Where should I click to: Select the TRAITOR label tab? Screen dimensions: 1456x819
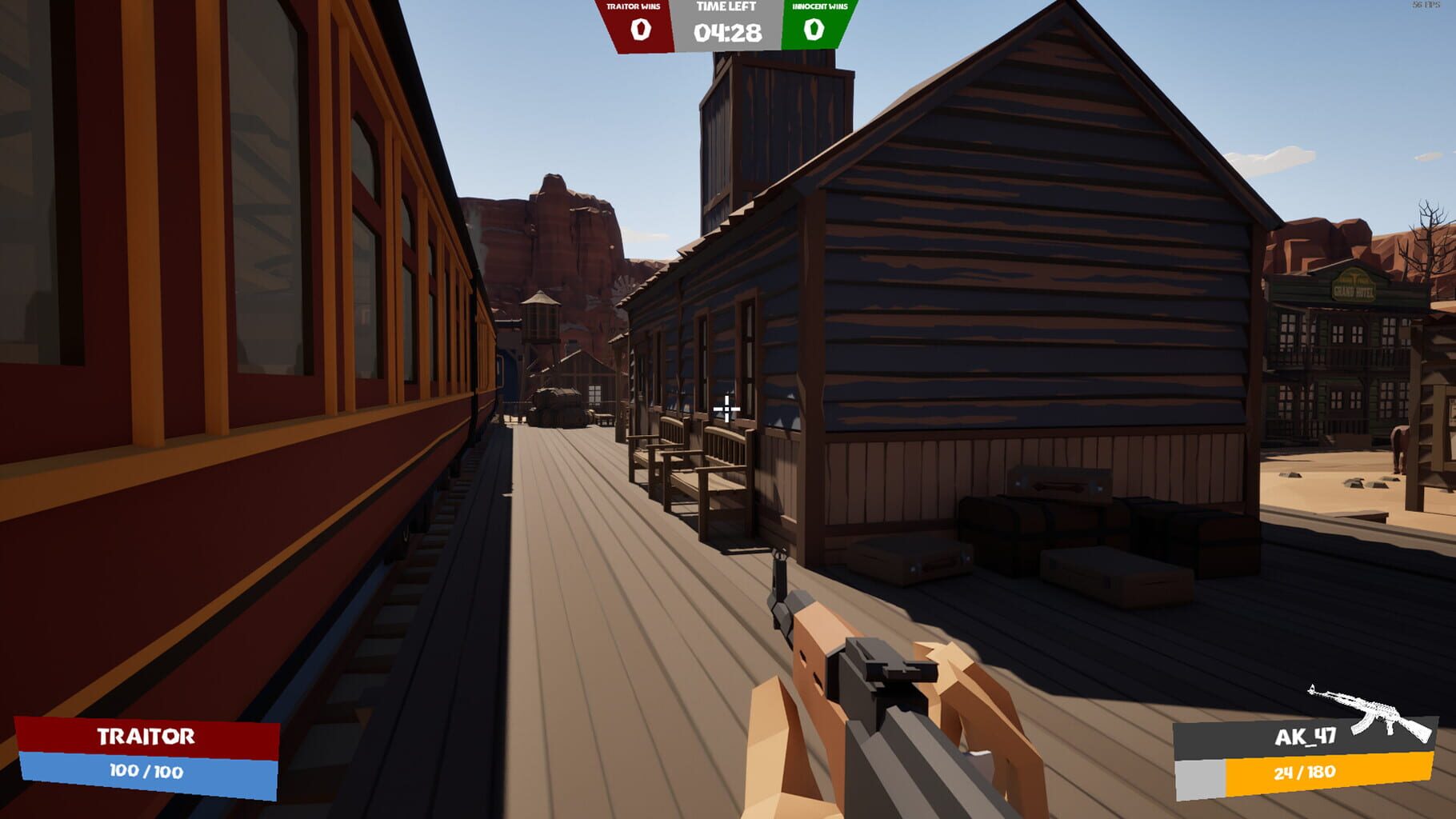point(147,737)
